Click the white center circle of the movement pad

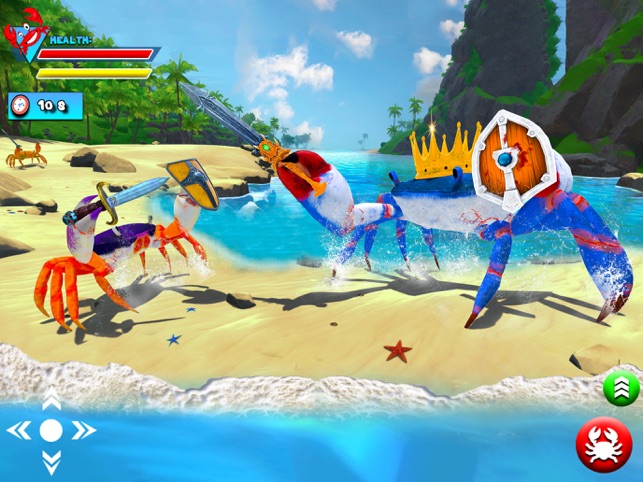51,431
